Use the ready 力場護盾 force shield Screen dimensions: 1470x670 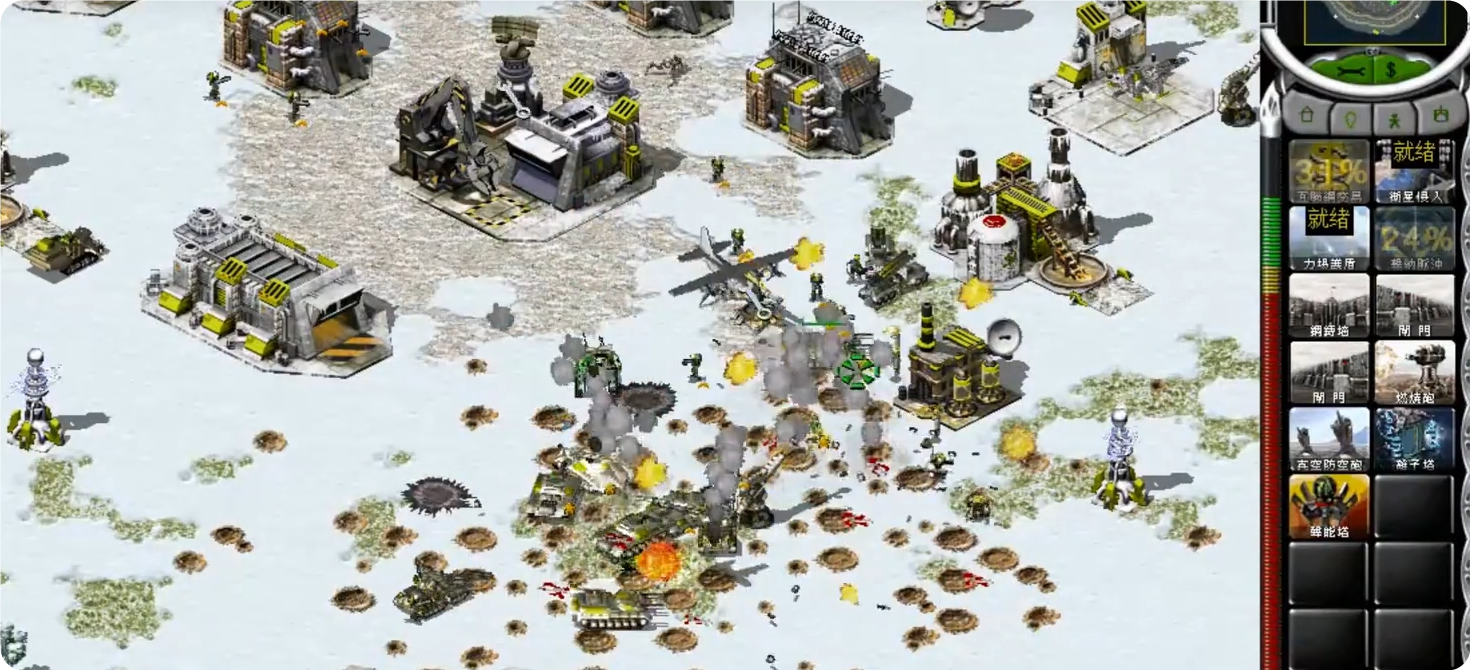pyautogui.click(x=1329, y=238)
